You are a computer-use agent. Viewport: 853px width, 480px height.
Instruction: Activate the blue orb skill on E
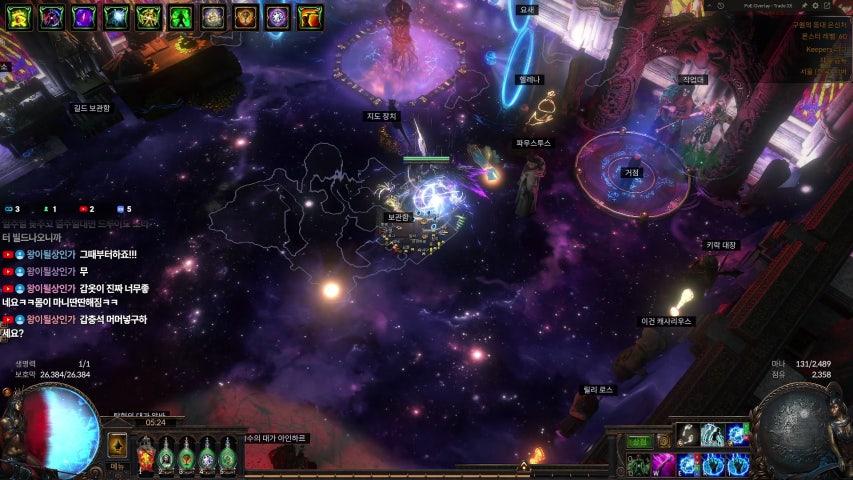tap(688, 464)
